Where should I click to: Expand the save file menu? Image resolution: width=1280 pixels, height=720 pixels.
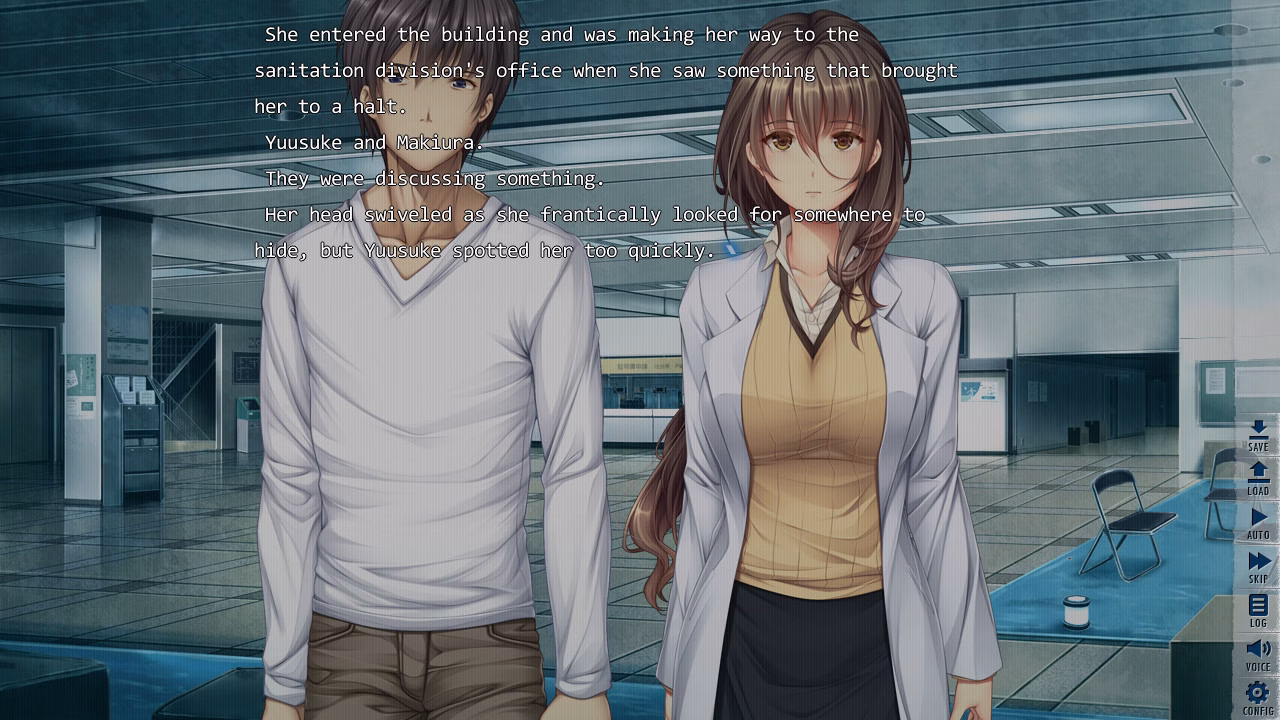point(1258,438)
